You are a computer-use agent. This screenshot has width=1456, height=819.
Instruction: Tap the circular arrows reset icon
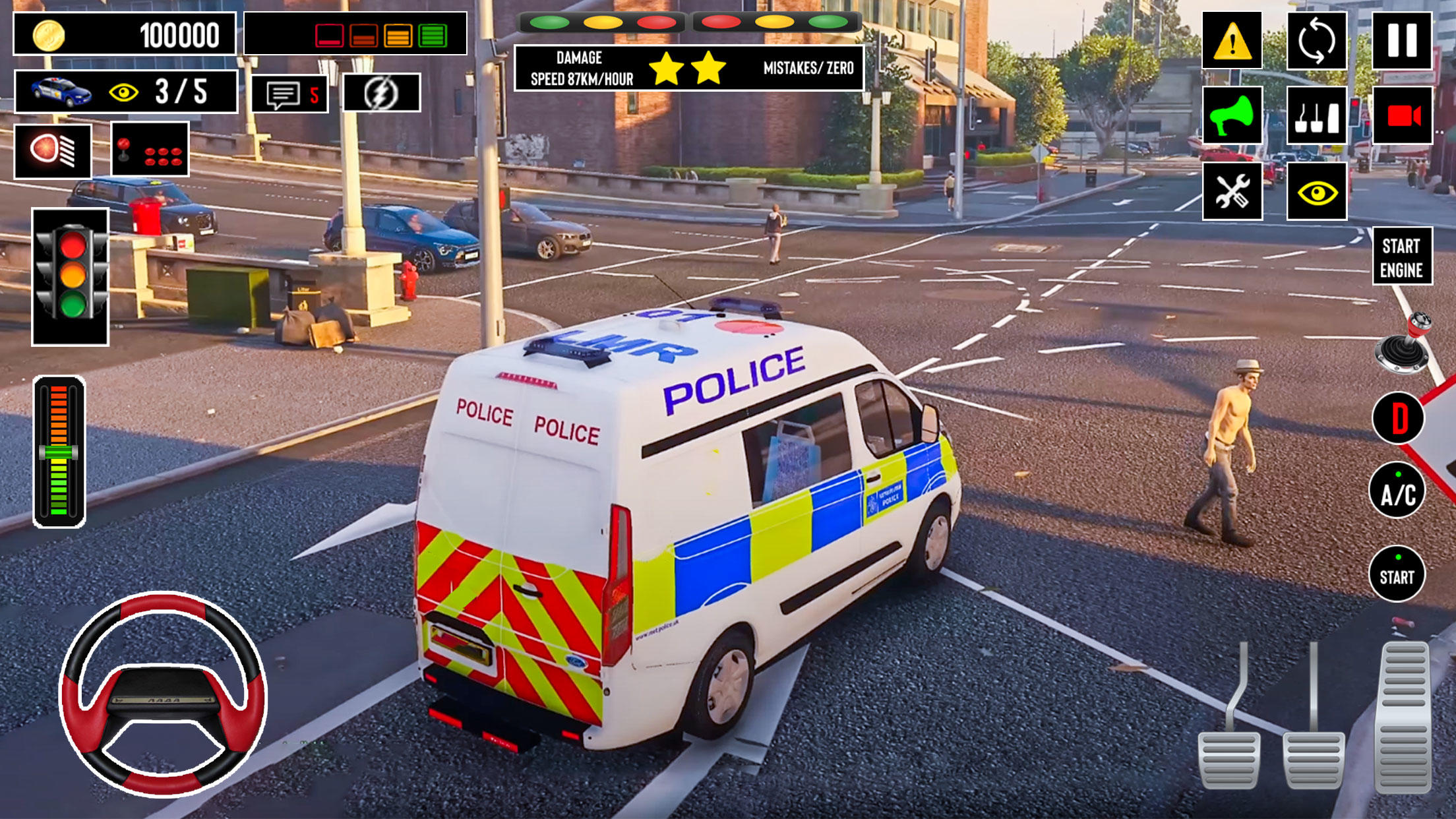1316,40
